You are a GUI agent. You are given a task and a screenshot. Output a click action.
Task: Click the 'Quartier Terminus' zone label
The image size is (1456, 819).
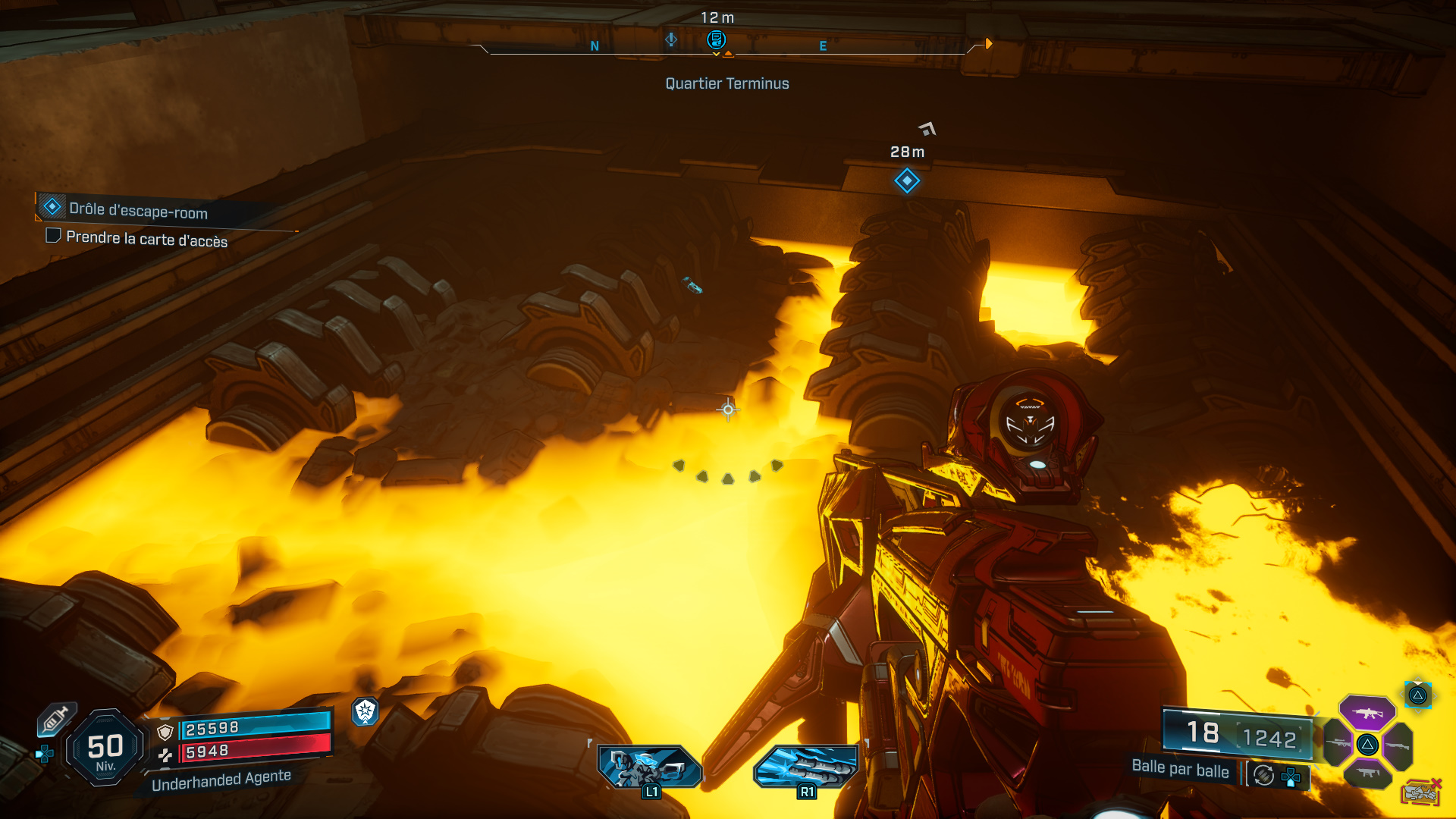726,84
